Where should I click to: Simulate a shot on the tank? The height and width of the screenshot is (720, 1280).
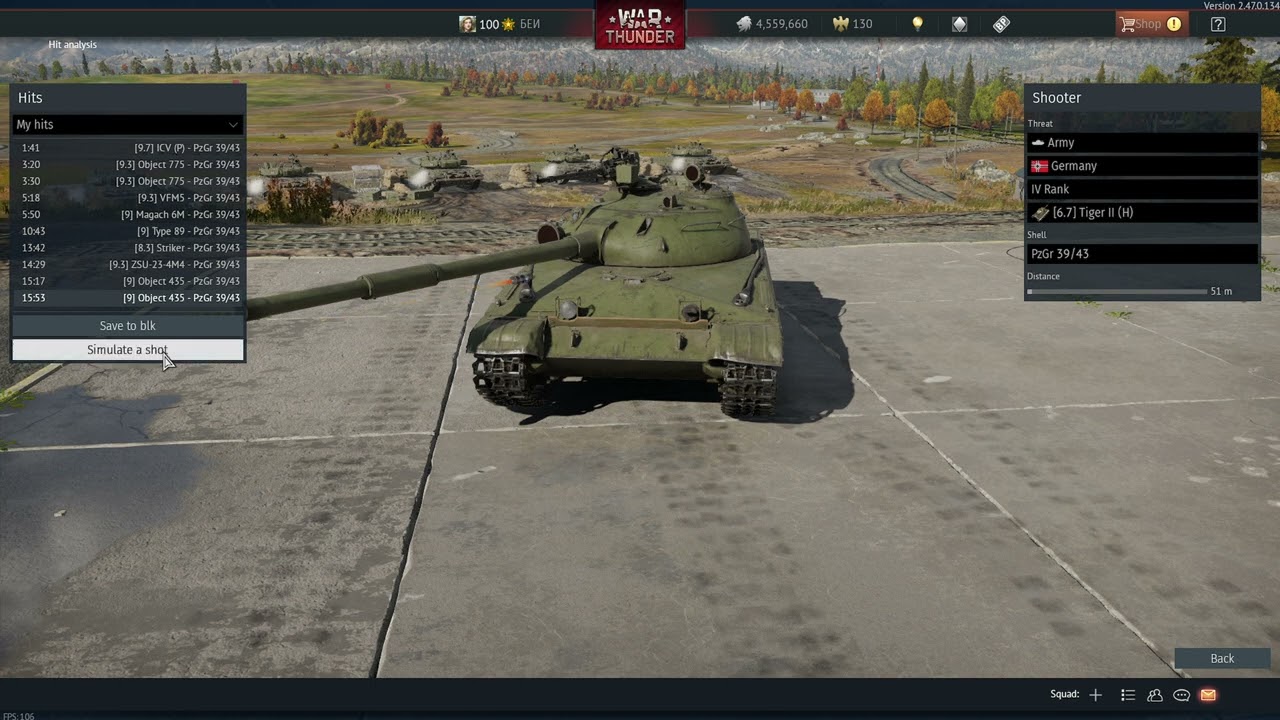click(x=127, y=350)
